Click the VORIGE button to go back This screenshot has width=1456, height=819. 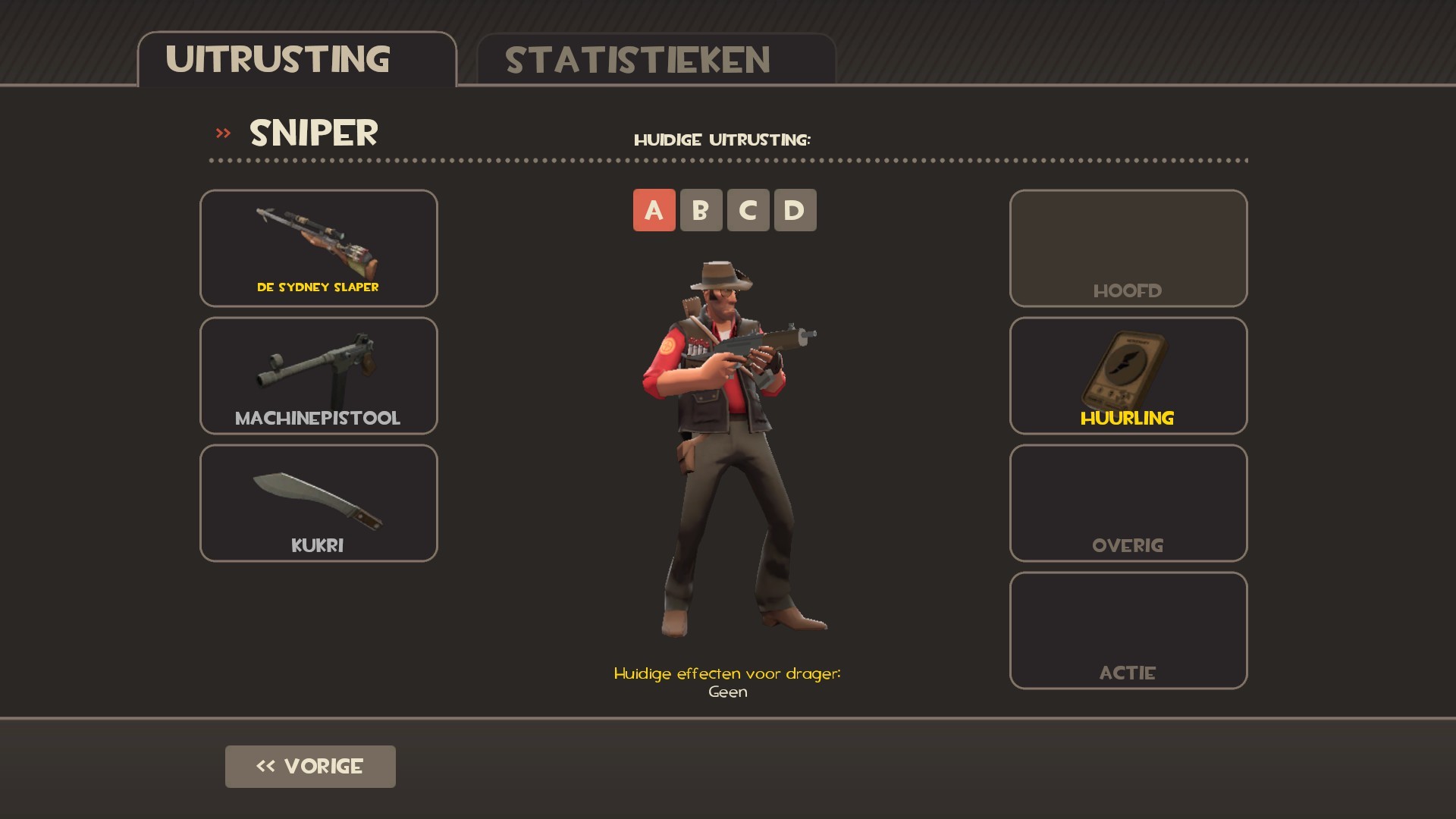click(310, 766)
